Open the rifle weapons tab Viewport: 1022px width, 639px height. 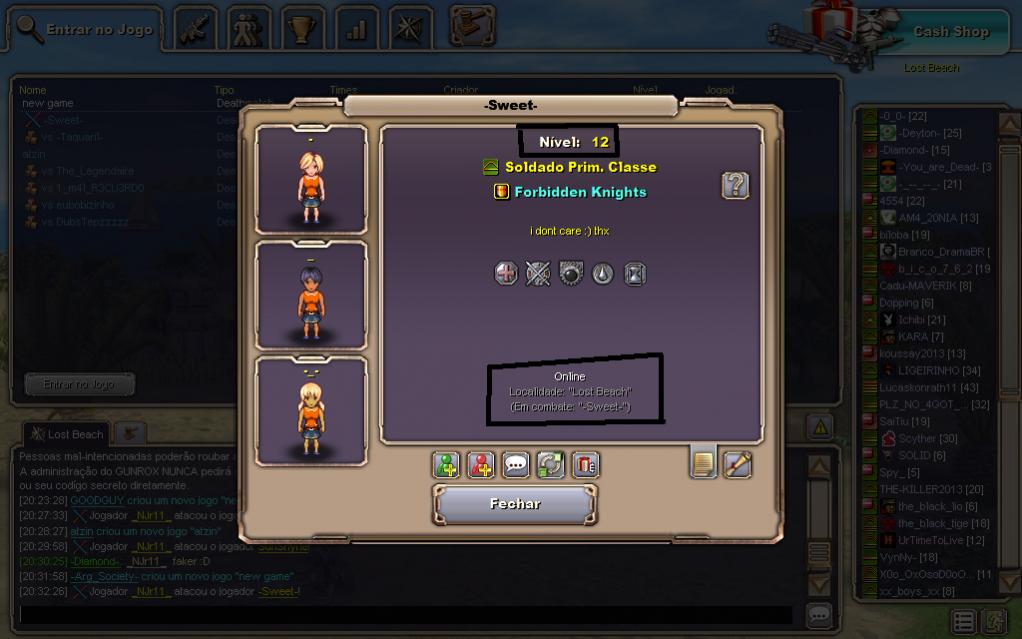[195, 30]
